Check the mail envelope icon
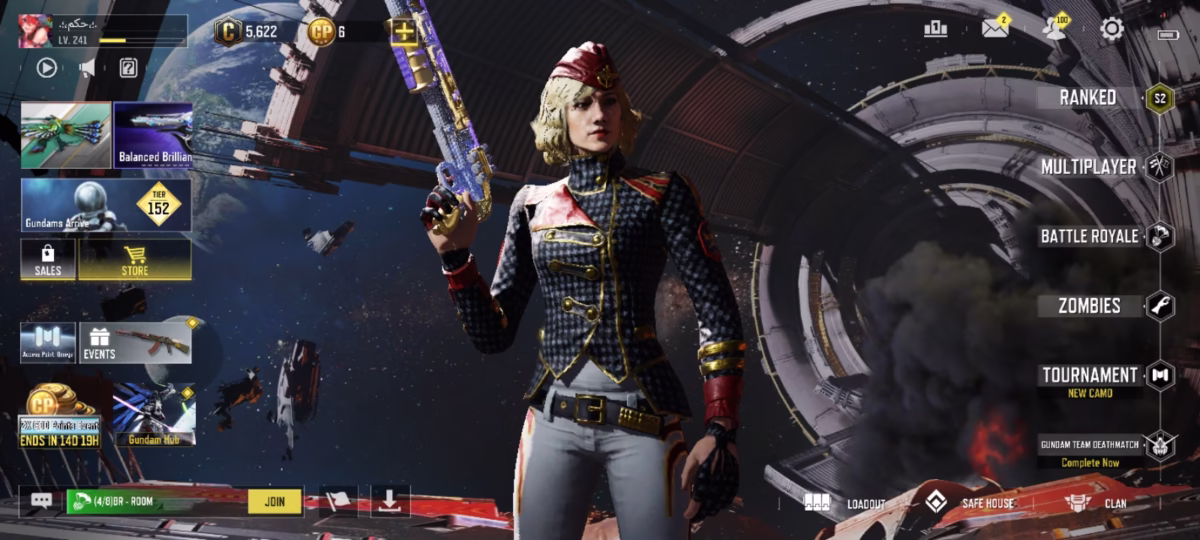The width and height of the screenshot is (1200, 540). (x=995, y=28)
